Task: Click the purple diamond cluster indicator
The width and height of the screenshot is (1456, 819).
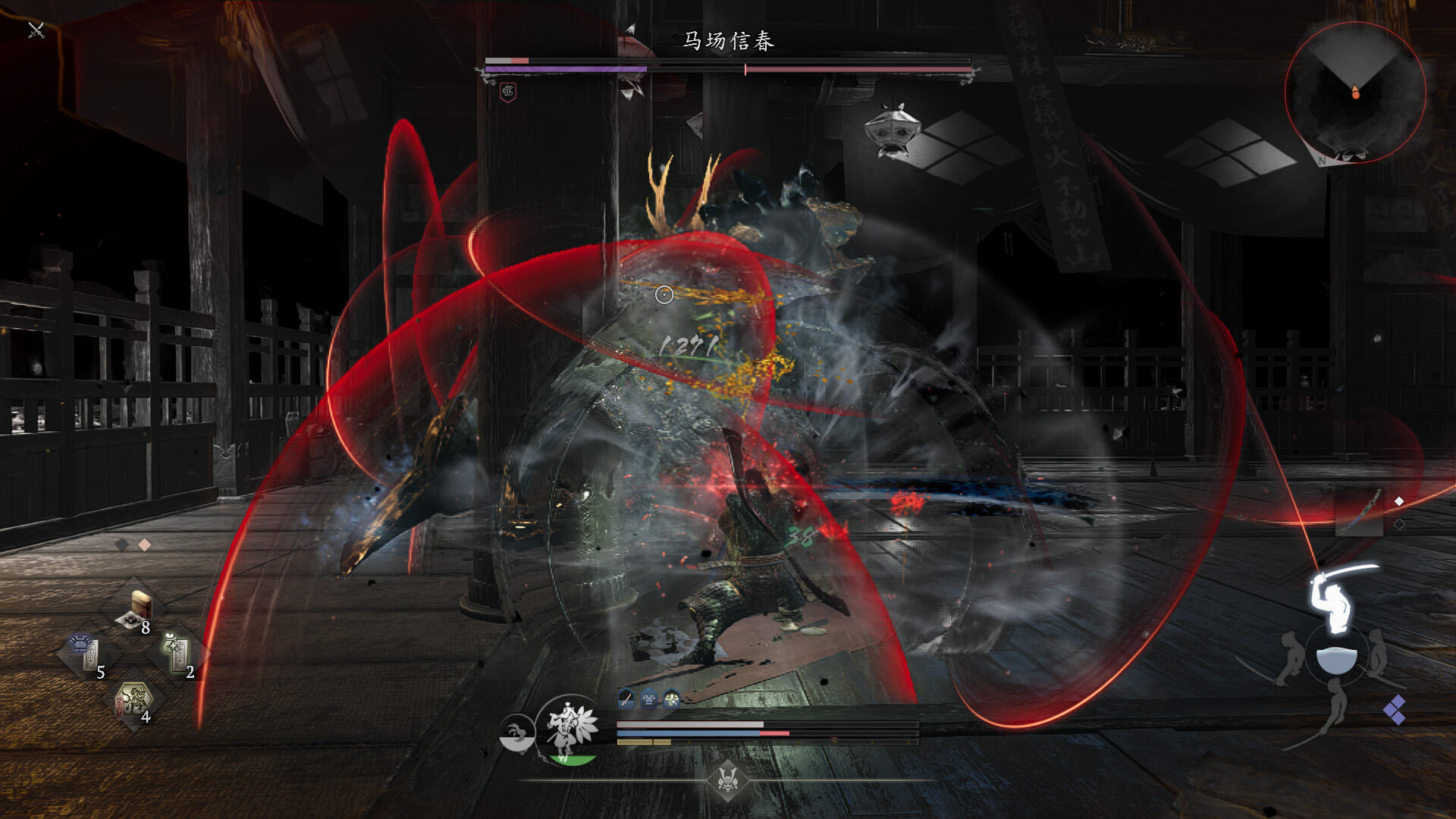Action: coord(1395,710)
